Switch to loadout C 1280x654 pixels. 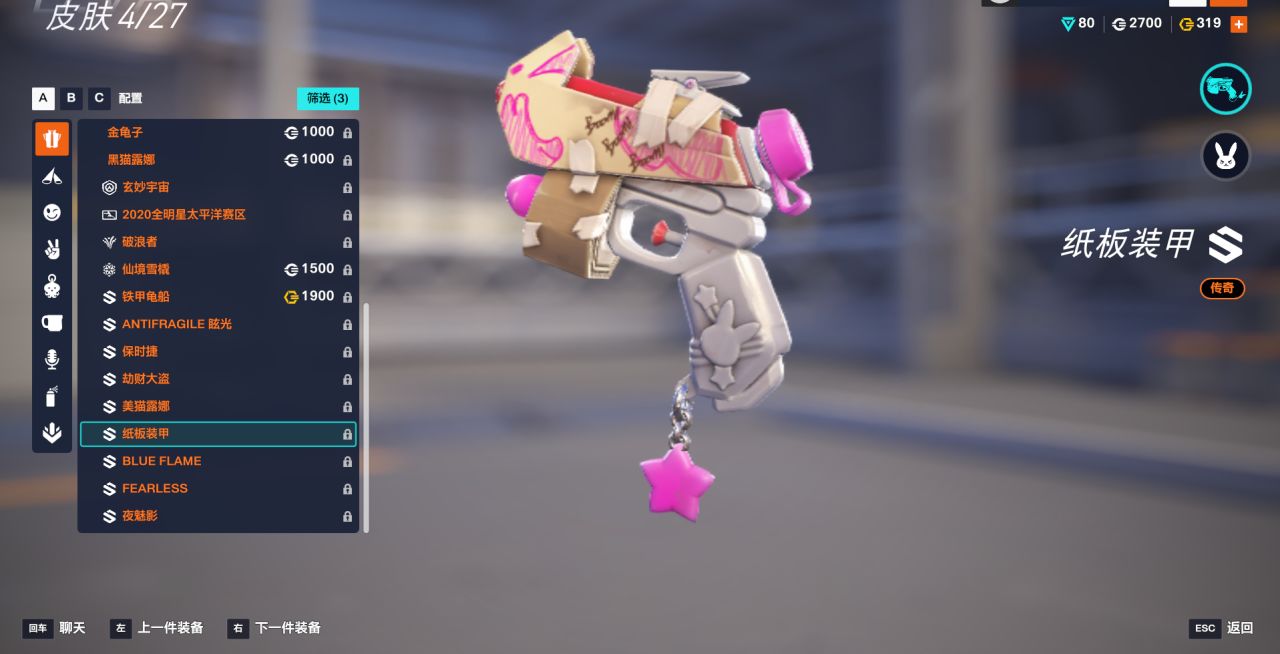98,98
